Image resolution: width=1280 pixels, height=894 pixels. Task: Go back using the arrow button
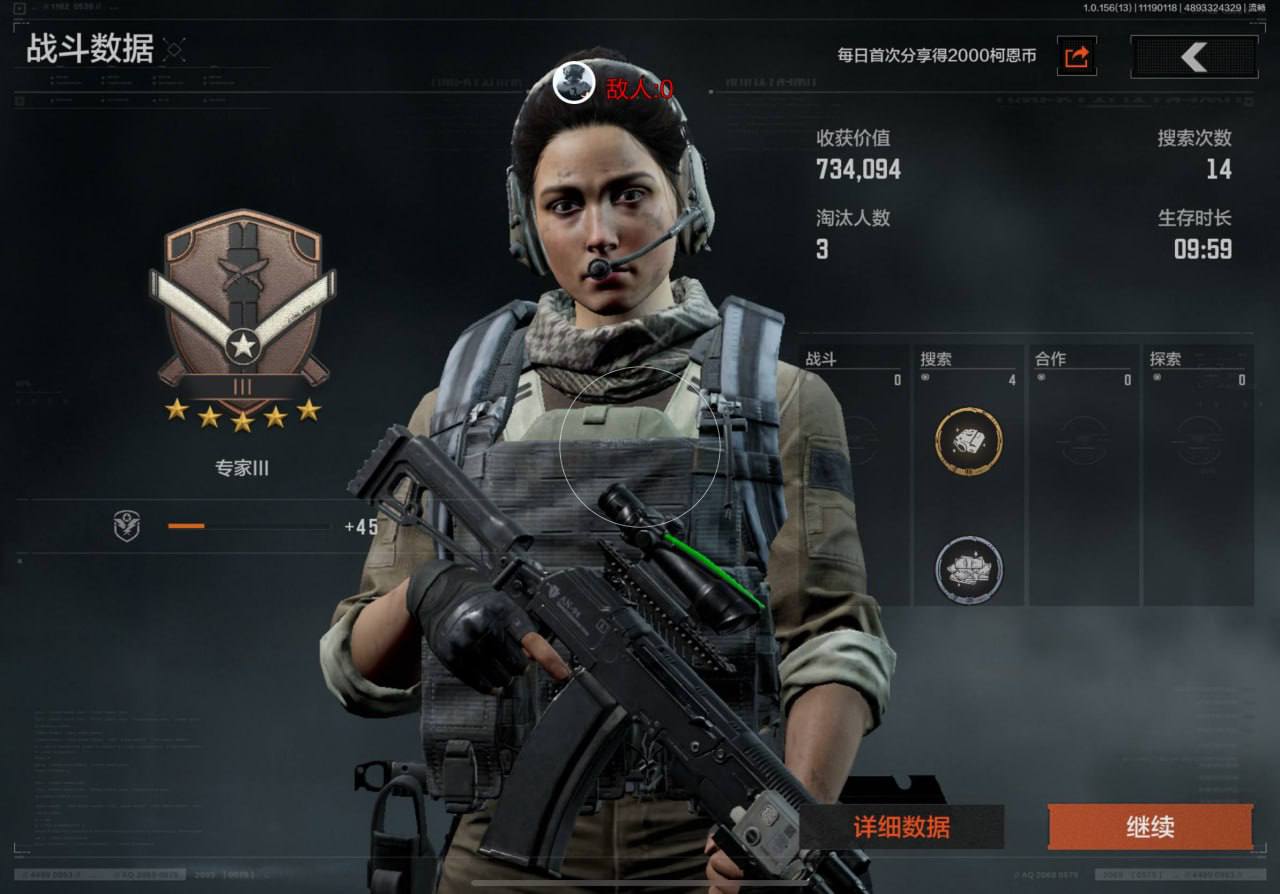[x=1193, y=57]
